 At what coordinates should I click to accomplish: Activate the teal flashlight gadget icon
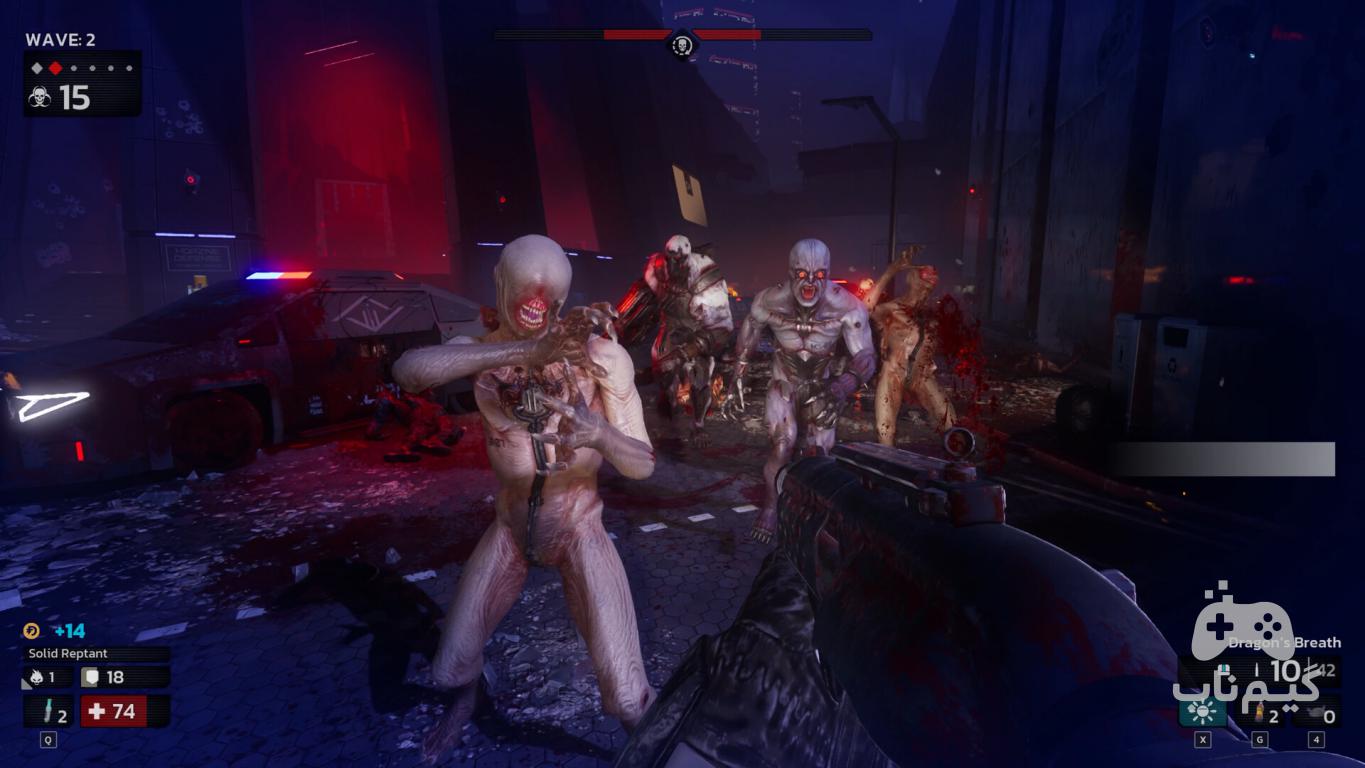[x=1203, y=712]
